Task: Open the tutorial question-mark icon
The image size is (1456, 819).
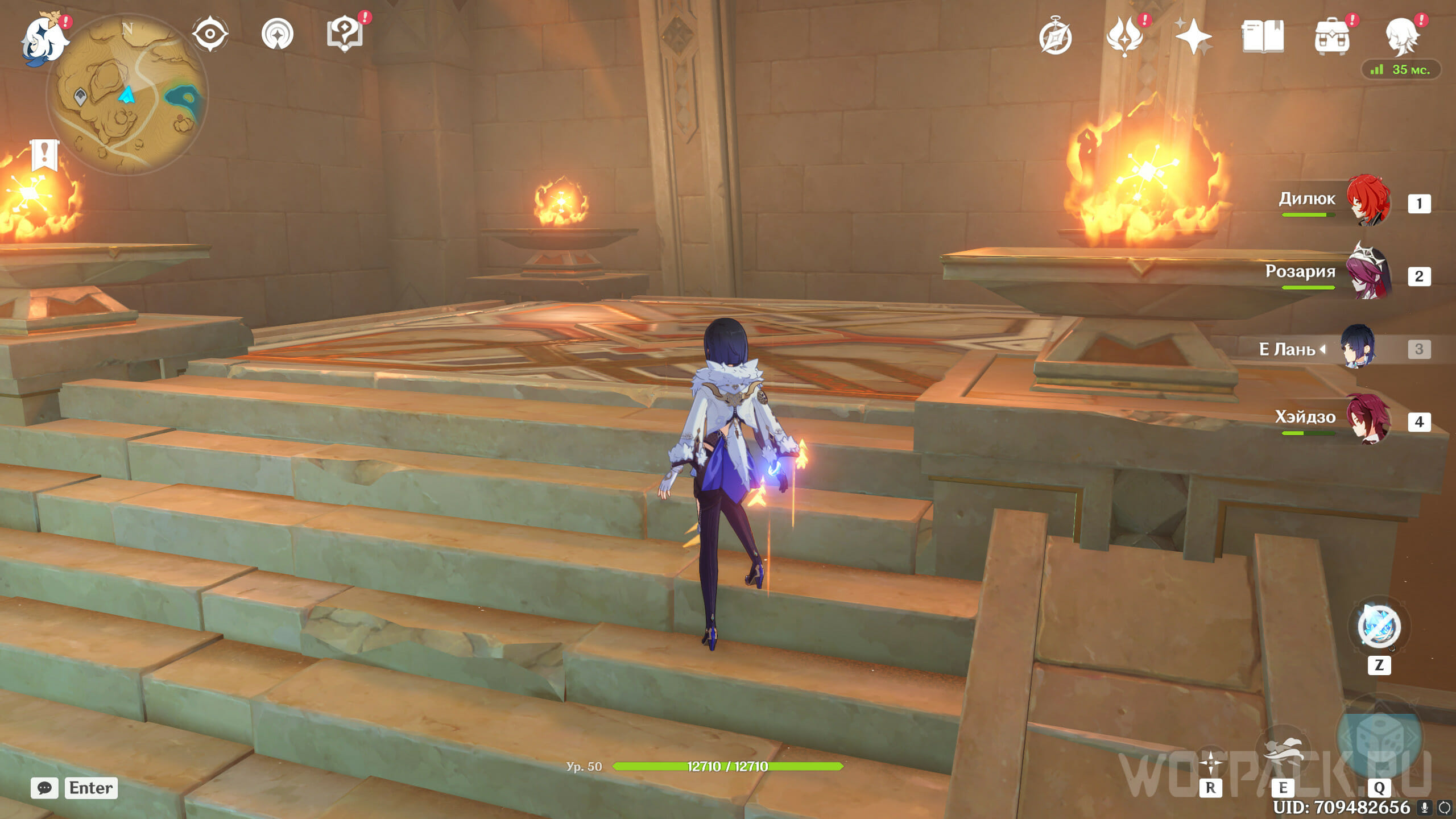Action: (x=345, y=34)
